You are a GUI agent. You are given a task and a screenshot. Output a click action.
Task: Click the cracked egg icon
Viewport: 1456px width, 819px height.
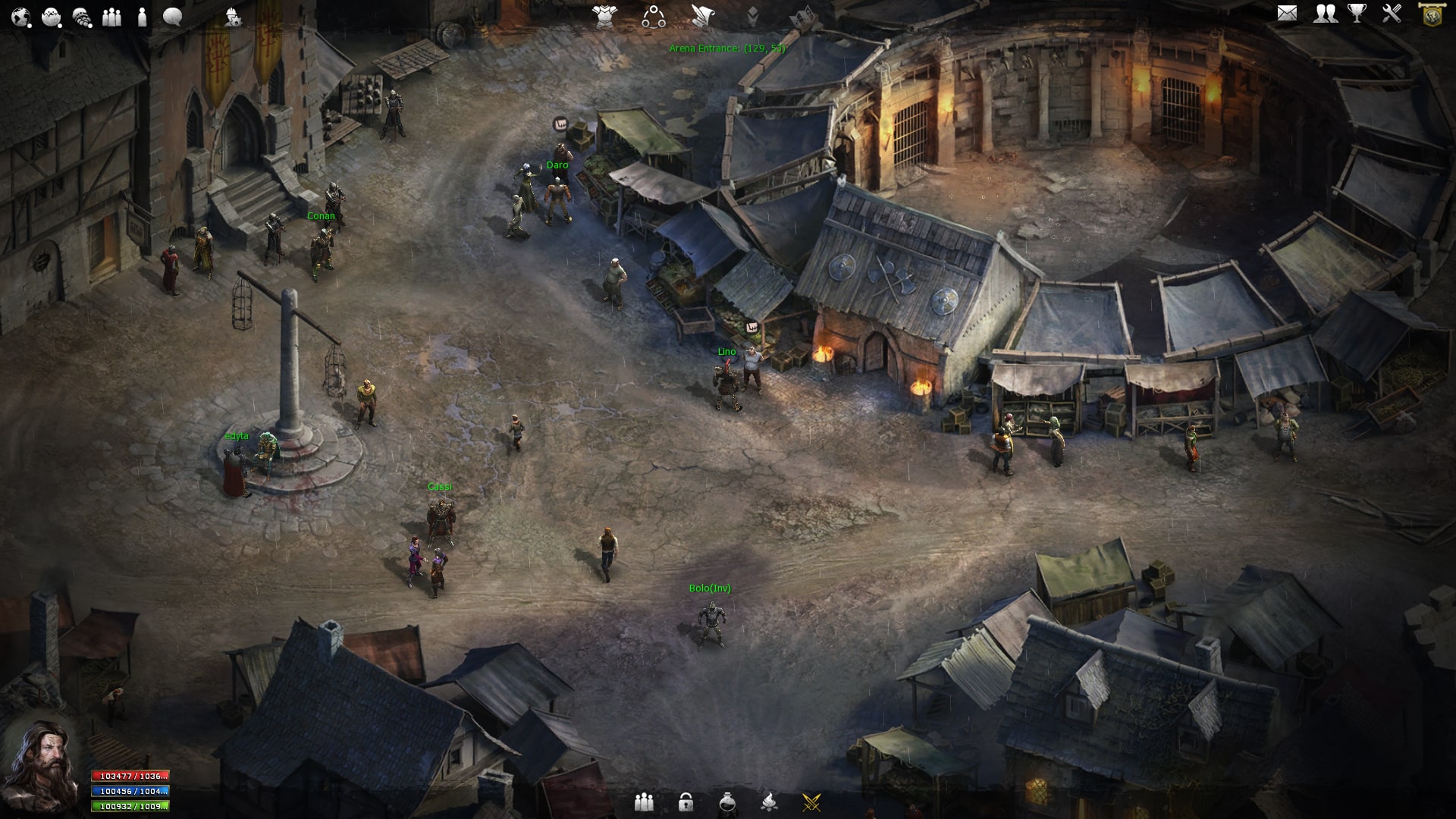coord(52,17)
